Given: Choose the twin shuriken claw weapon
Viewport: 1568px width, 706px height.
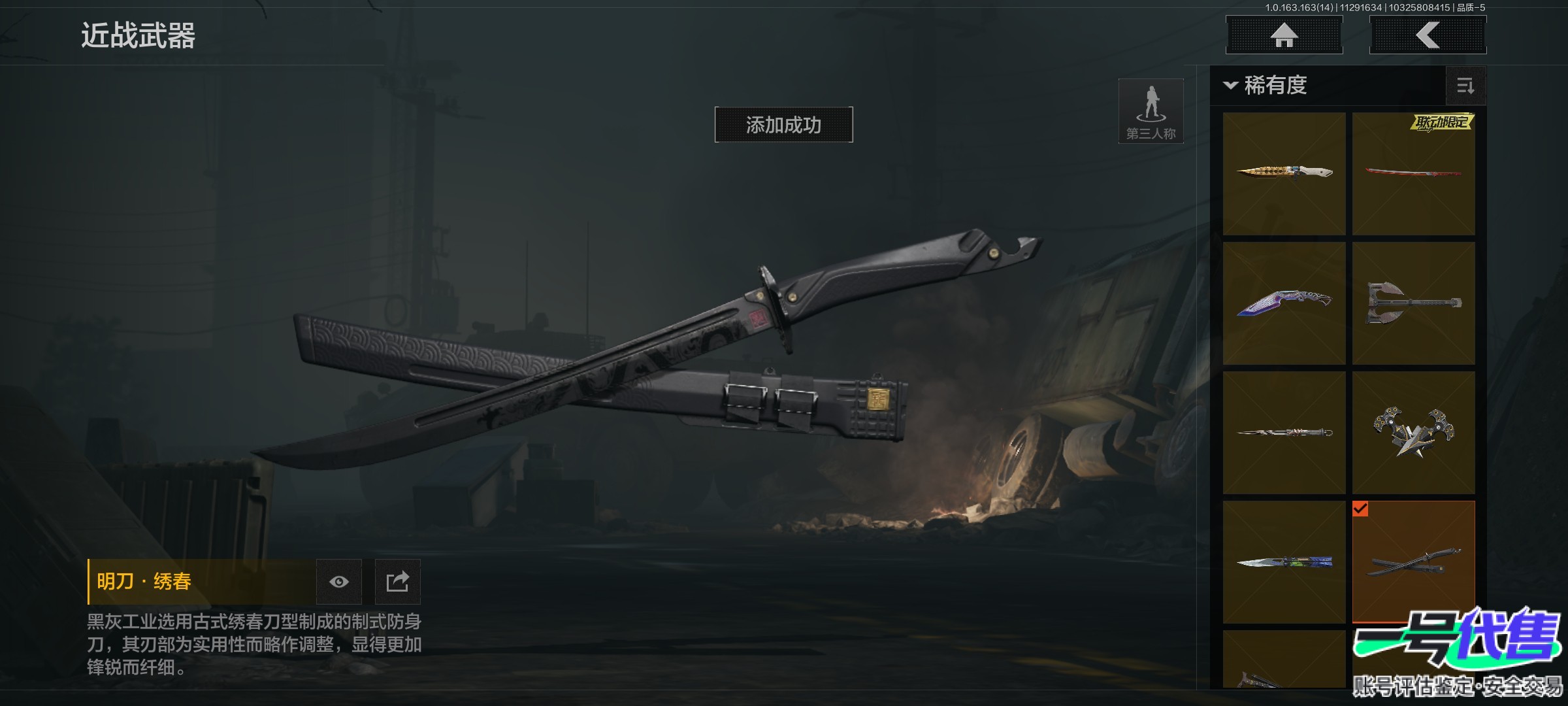Looking at the screenshot, I should pos(1413,432).
